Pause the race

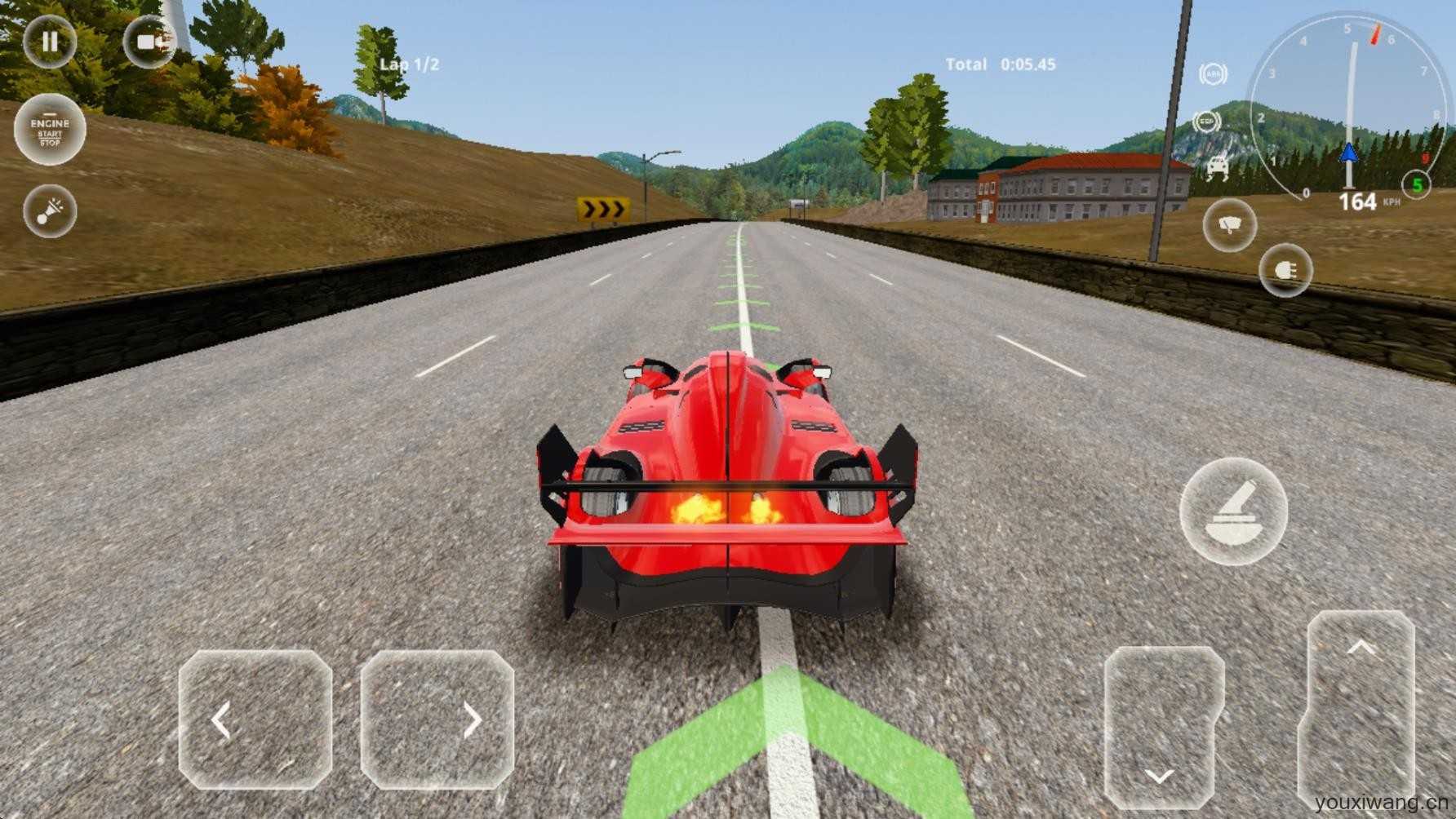coord(50,42)
